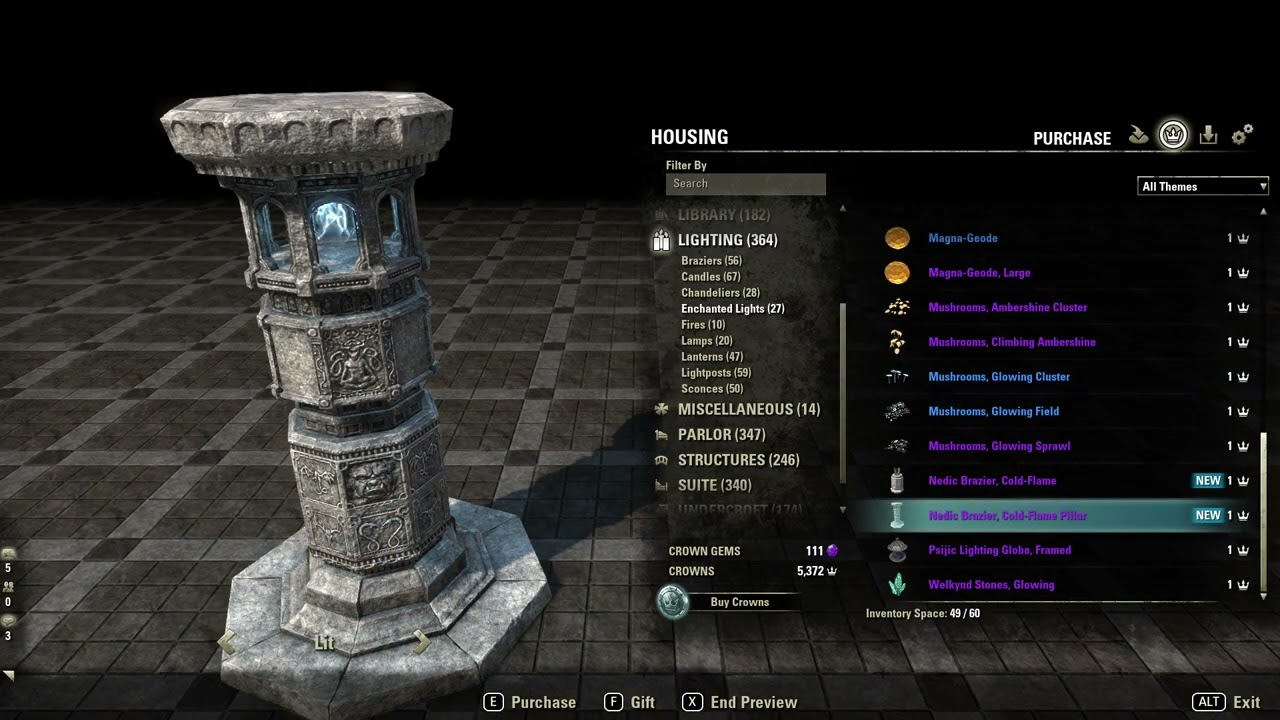This screenshot has height=720, width=1280.
Task: Choose the Fires subcategory
Action: (x=703, y=325)
